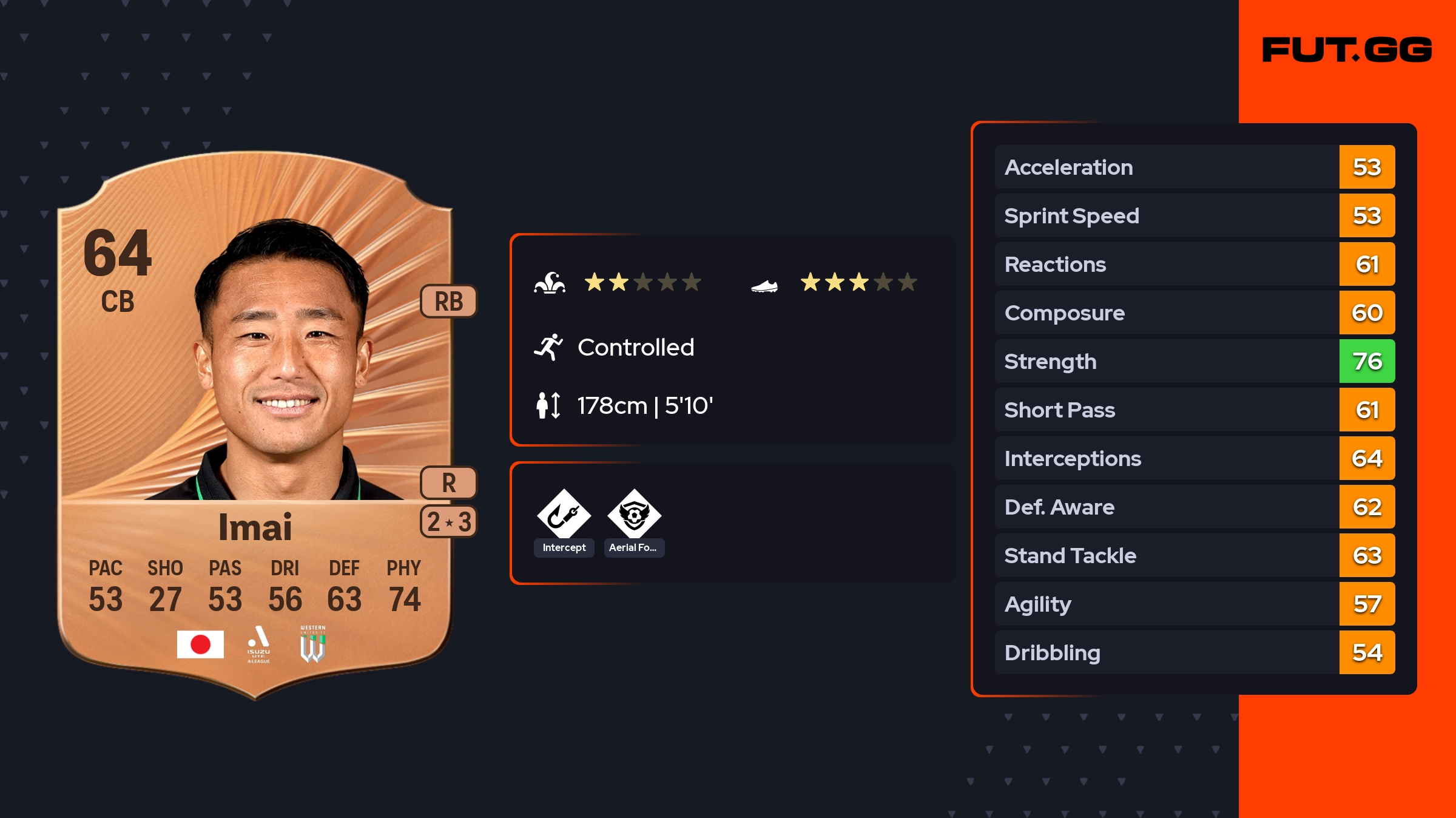Select the Isuzu UTE A-League logo

pos(258,644)
